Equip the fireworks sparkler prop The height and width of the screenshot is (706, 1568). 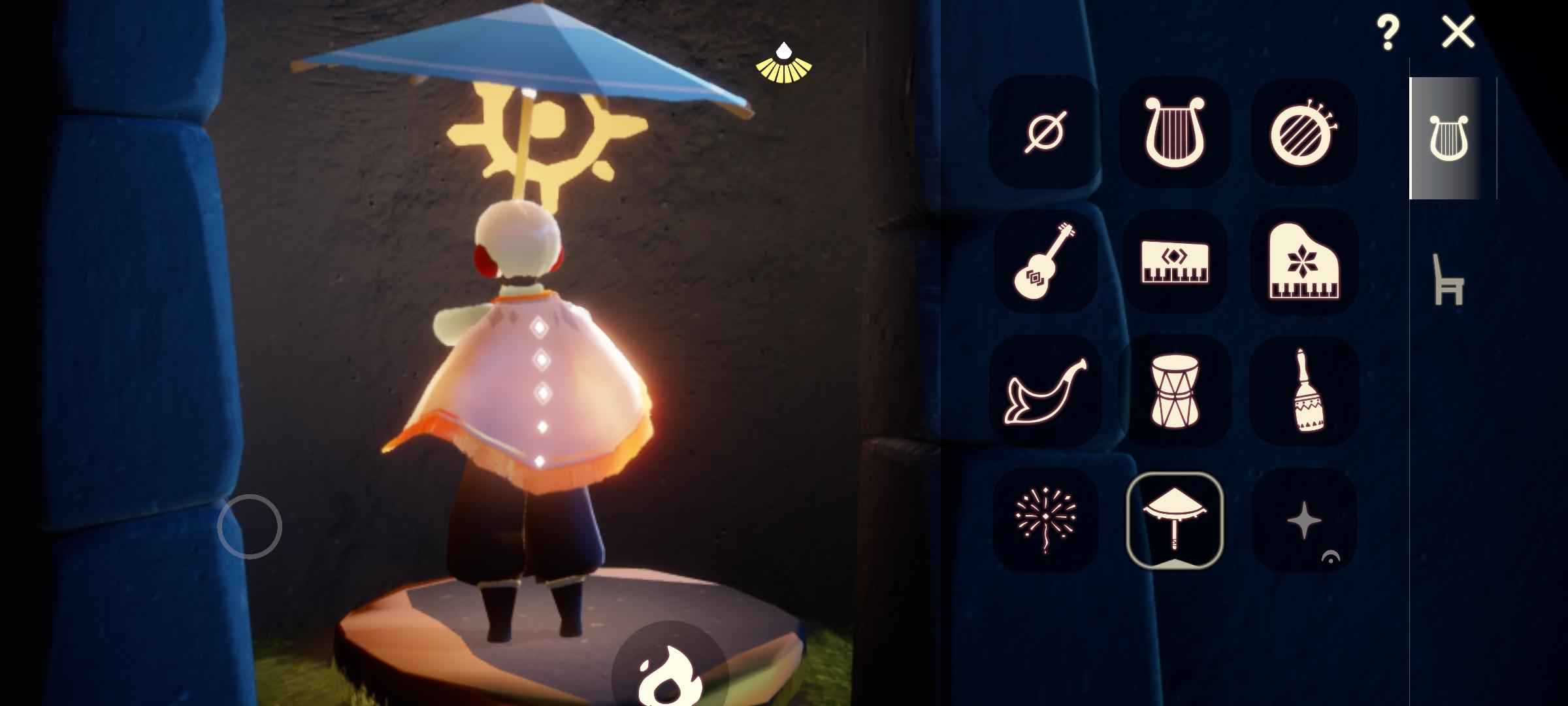click(x=1045, y=520)
